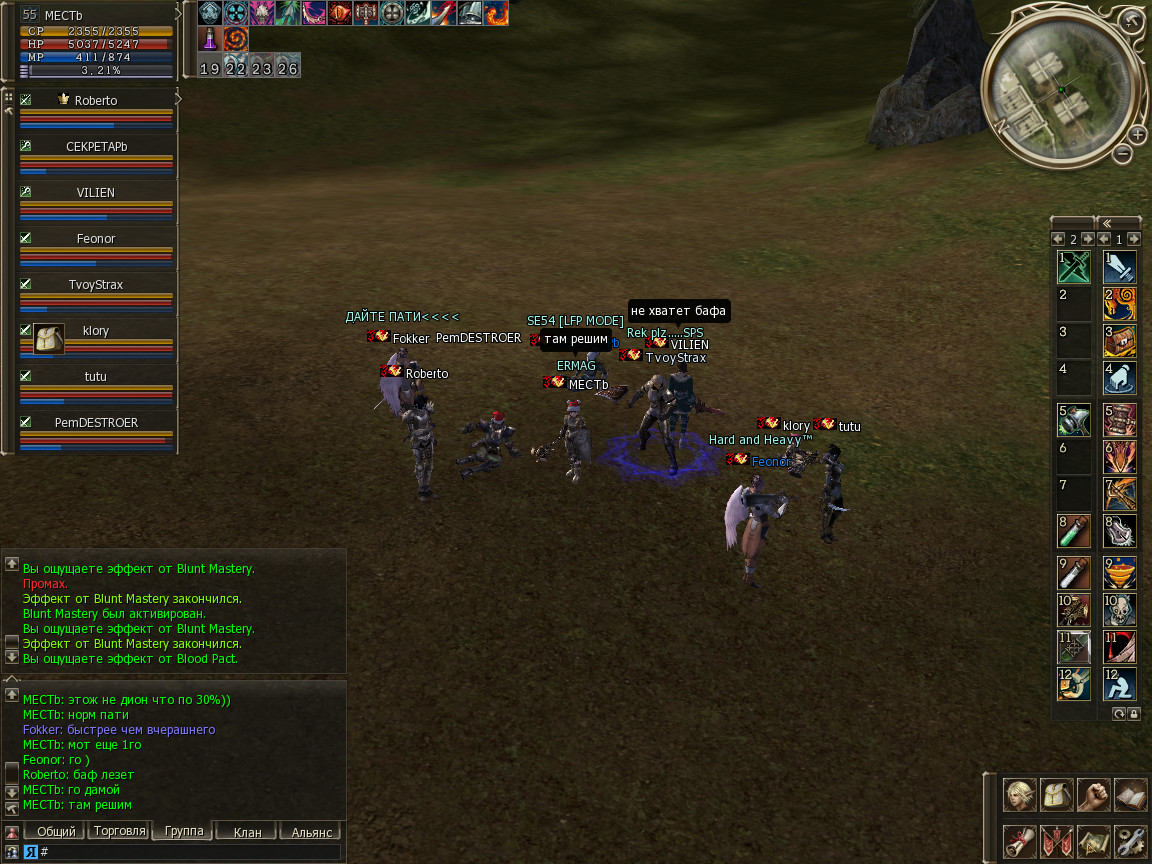Select PemDESTROER's party frame
The image size is (1152, 864).
coord(96,423)
